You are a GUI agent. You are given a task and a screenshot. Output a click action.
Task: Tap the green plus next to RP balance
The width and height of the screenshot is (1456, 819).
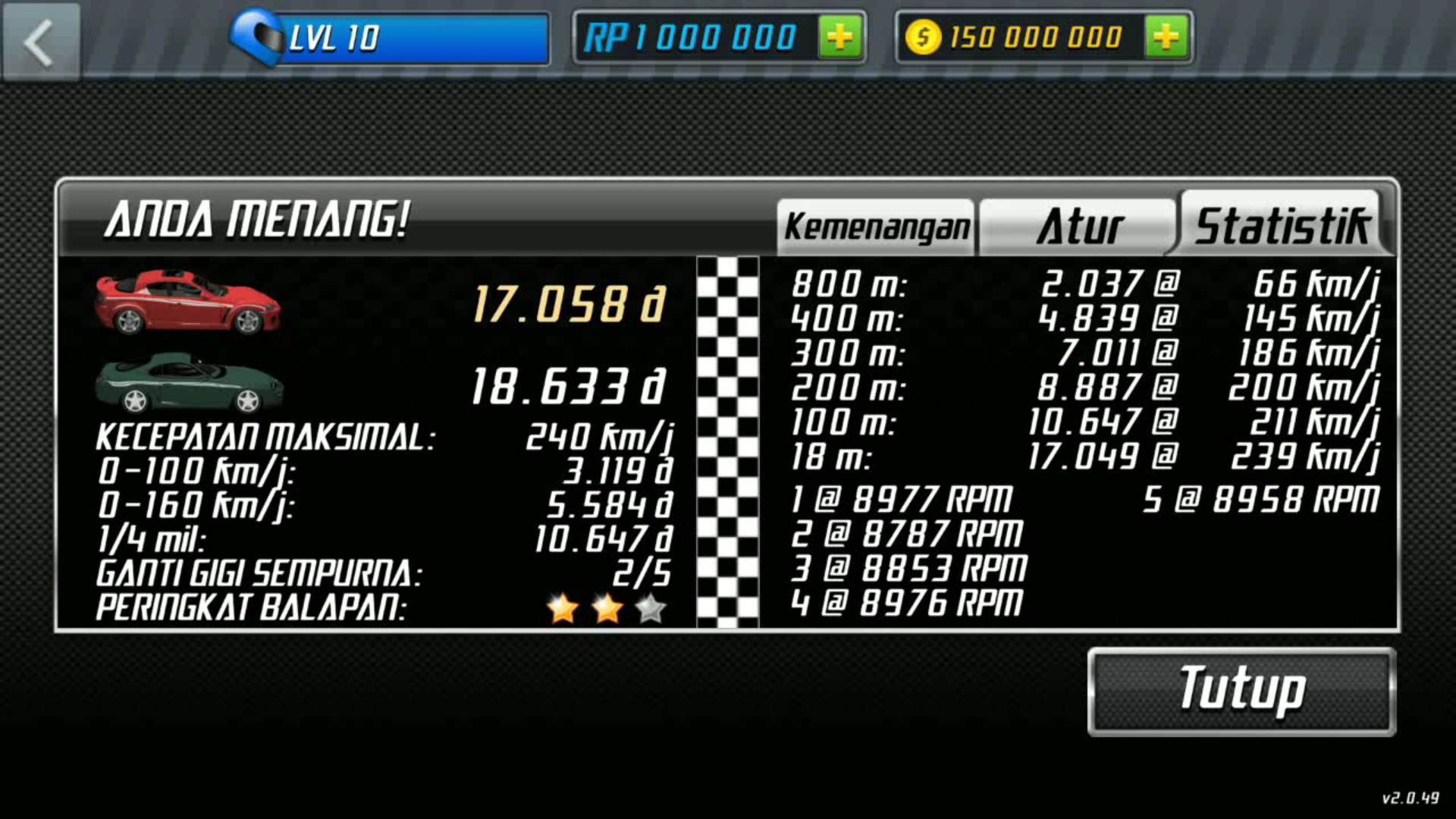pos(840,36)
